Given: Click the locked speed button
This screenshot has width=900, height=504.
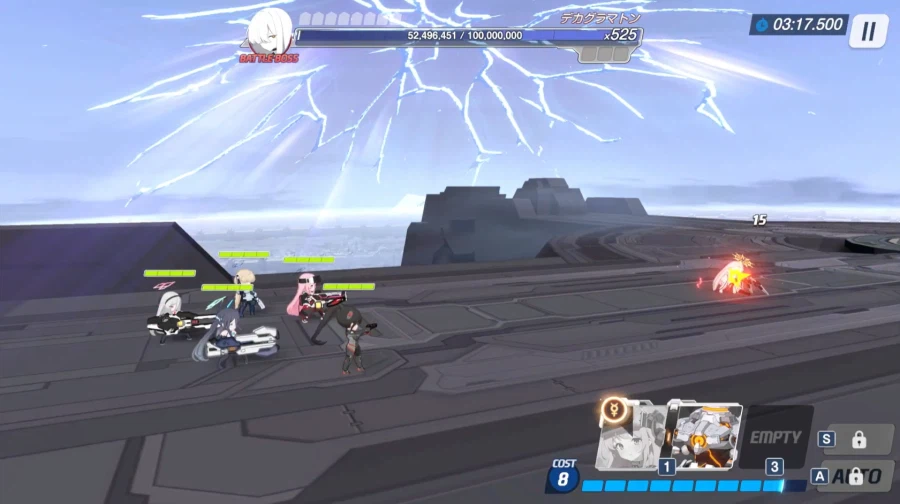Looking at the screenshot, I should (856, 439).
